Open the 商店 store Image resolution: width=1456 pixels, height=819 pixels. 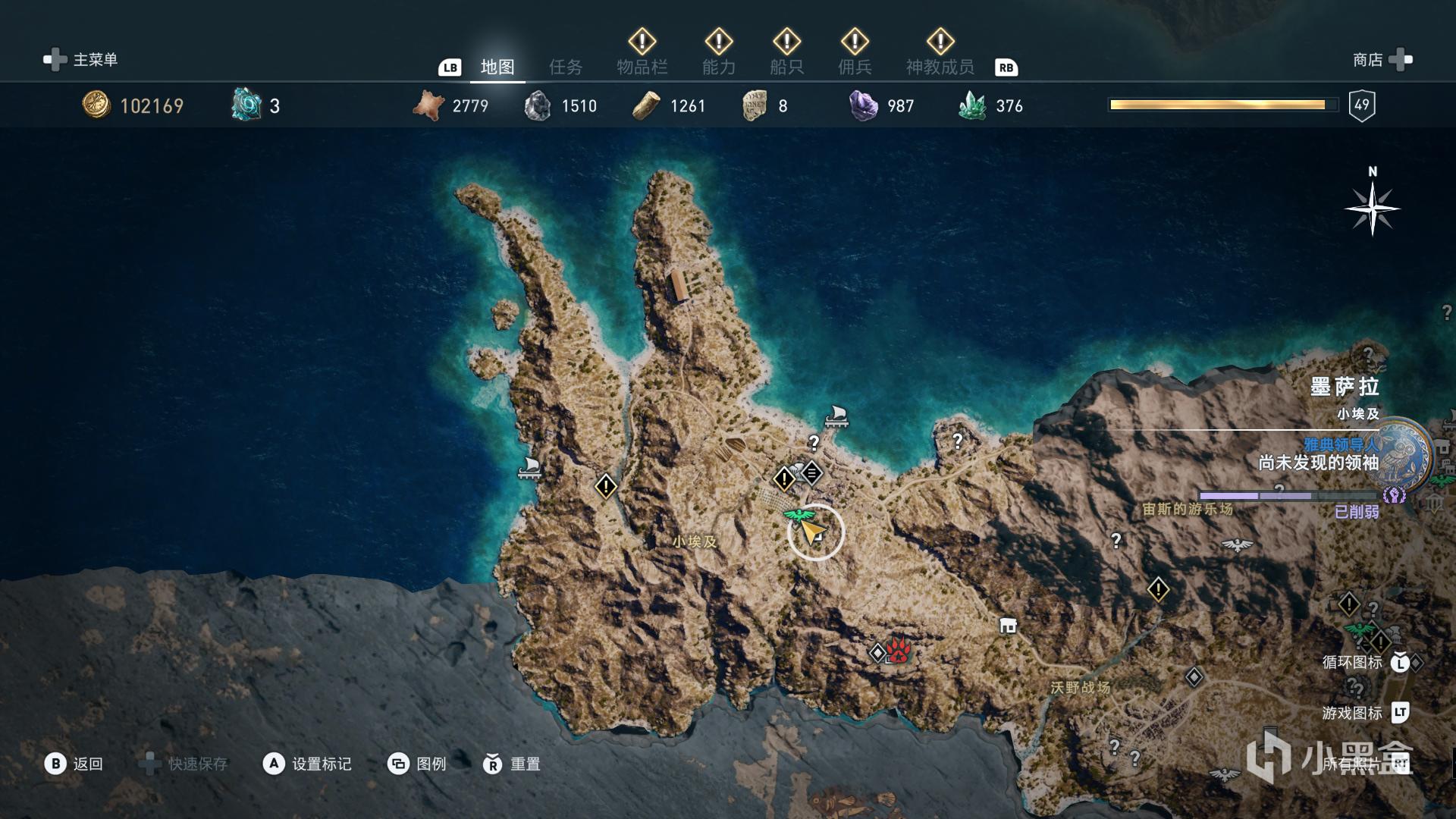tap(1382, 60)
